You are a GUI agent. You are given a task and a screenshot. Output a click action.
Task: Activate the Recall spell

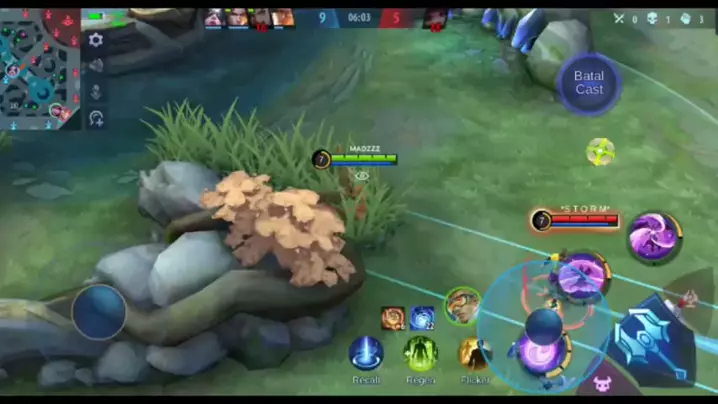point(366,353)
